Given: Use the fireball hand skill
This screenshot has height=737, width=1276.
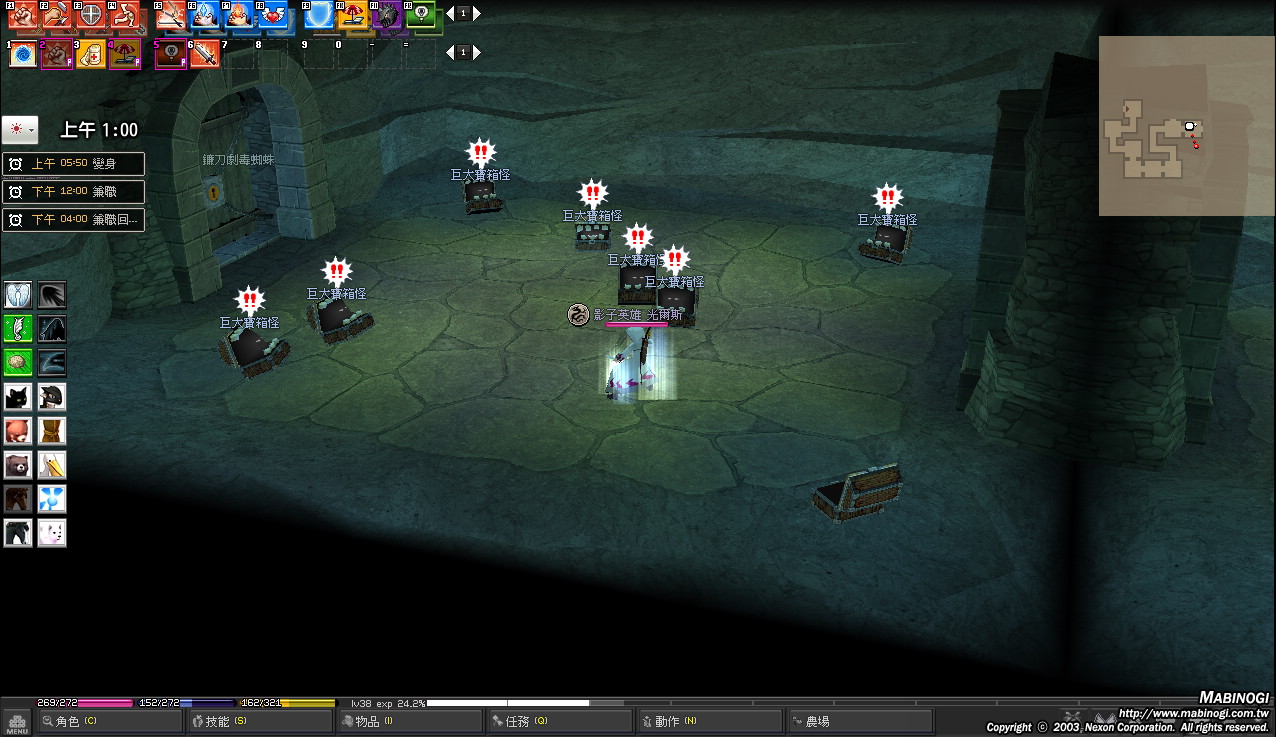Looking at the screenshot, I should pyautogui.click(x=238, y=16).
